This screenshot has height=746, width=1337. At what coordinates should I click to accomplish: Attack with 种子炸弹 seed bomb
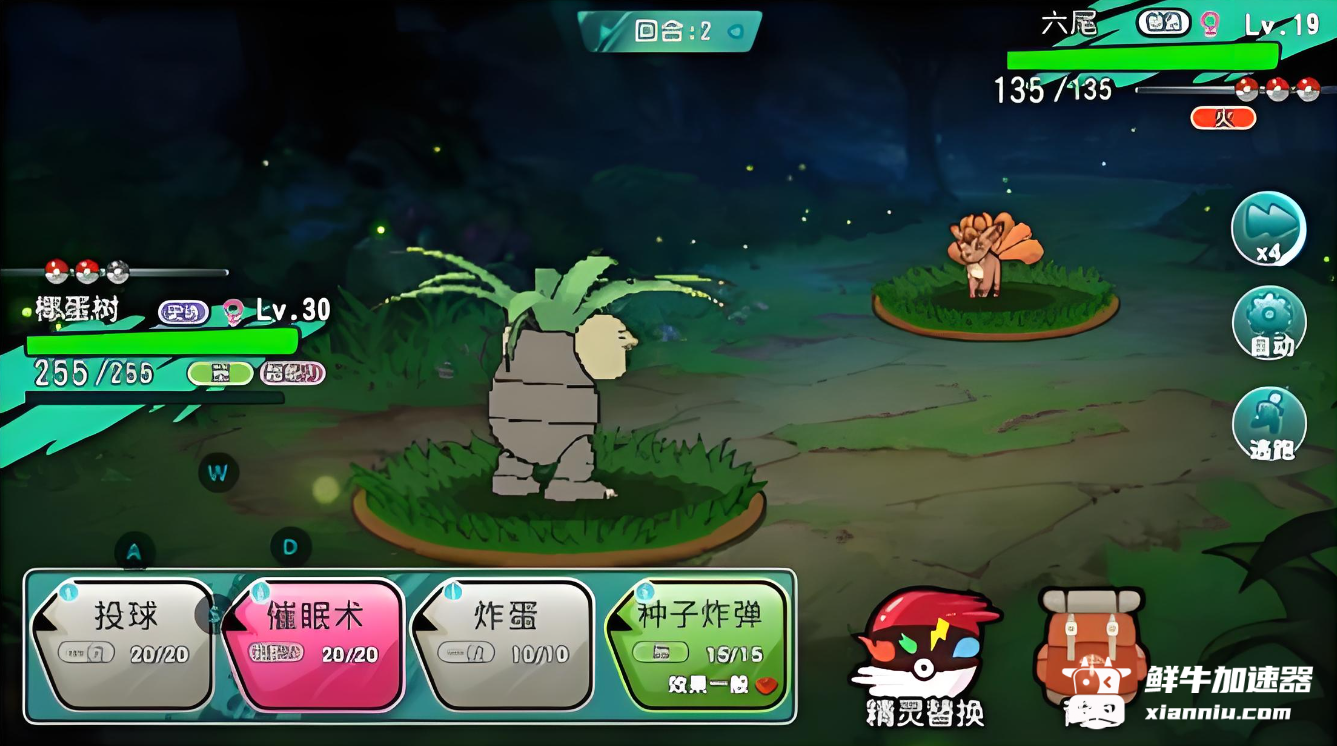698,641
